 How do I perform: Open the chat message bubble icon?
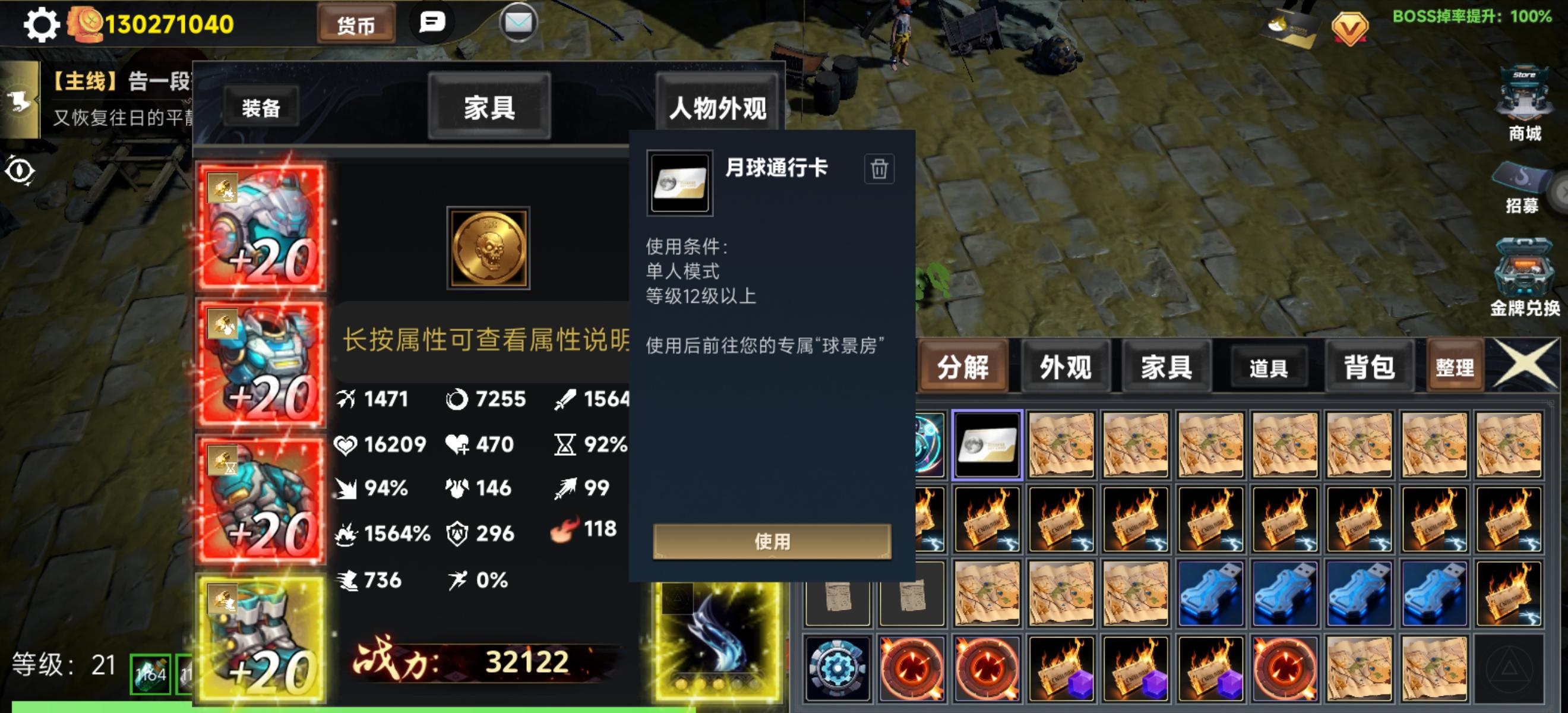pyautogui.click(x=431, y=23)
